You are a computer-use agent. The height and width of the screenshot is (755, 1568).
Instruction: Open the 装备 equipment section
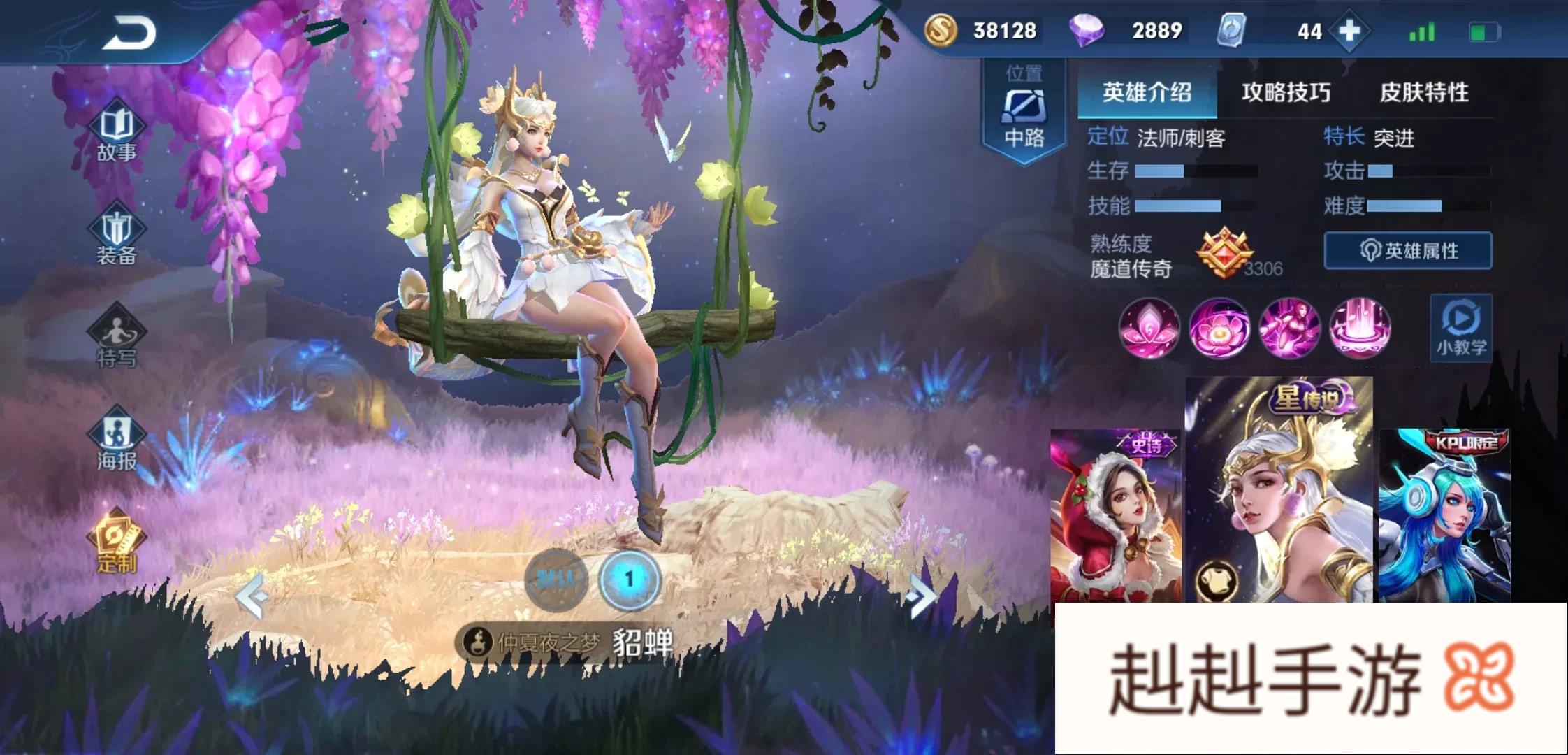coord(117,238)
